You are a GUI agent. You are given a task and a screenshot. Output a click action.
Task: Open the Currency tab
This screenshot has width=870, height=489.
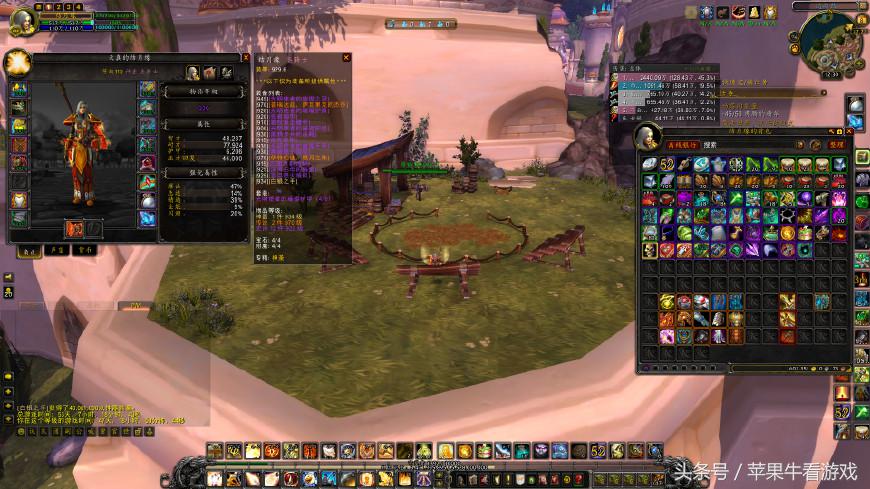[x=88, y=251]
